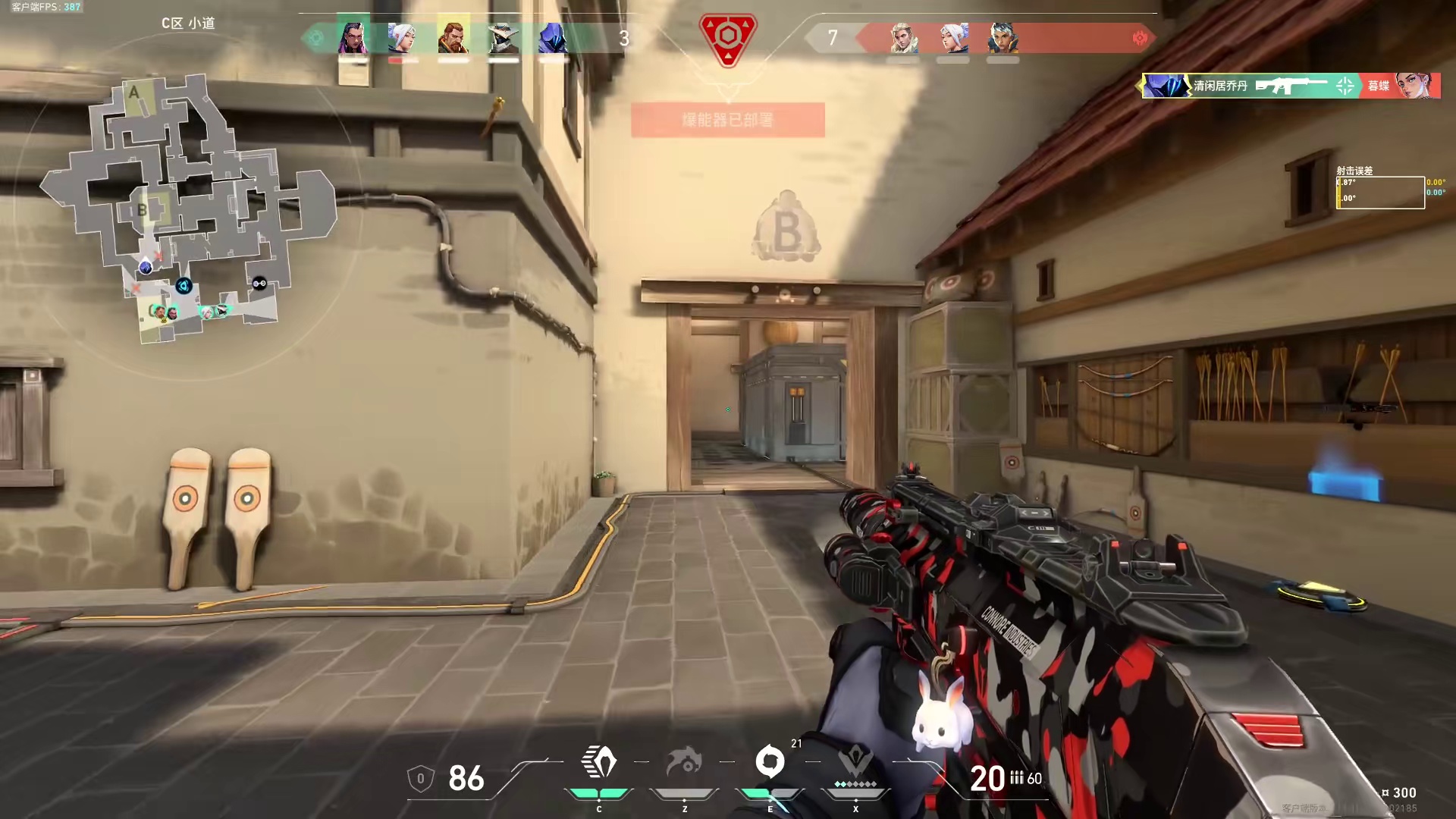
Task: Click the armor shield icon
Action: 421,779
